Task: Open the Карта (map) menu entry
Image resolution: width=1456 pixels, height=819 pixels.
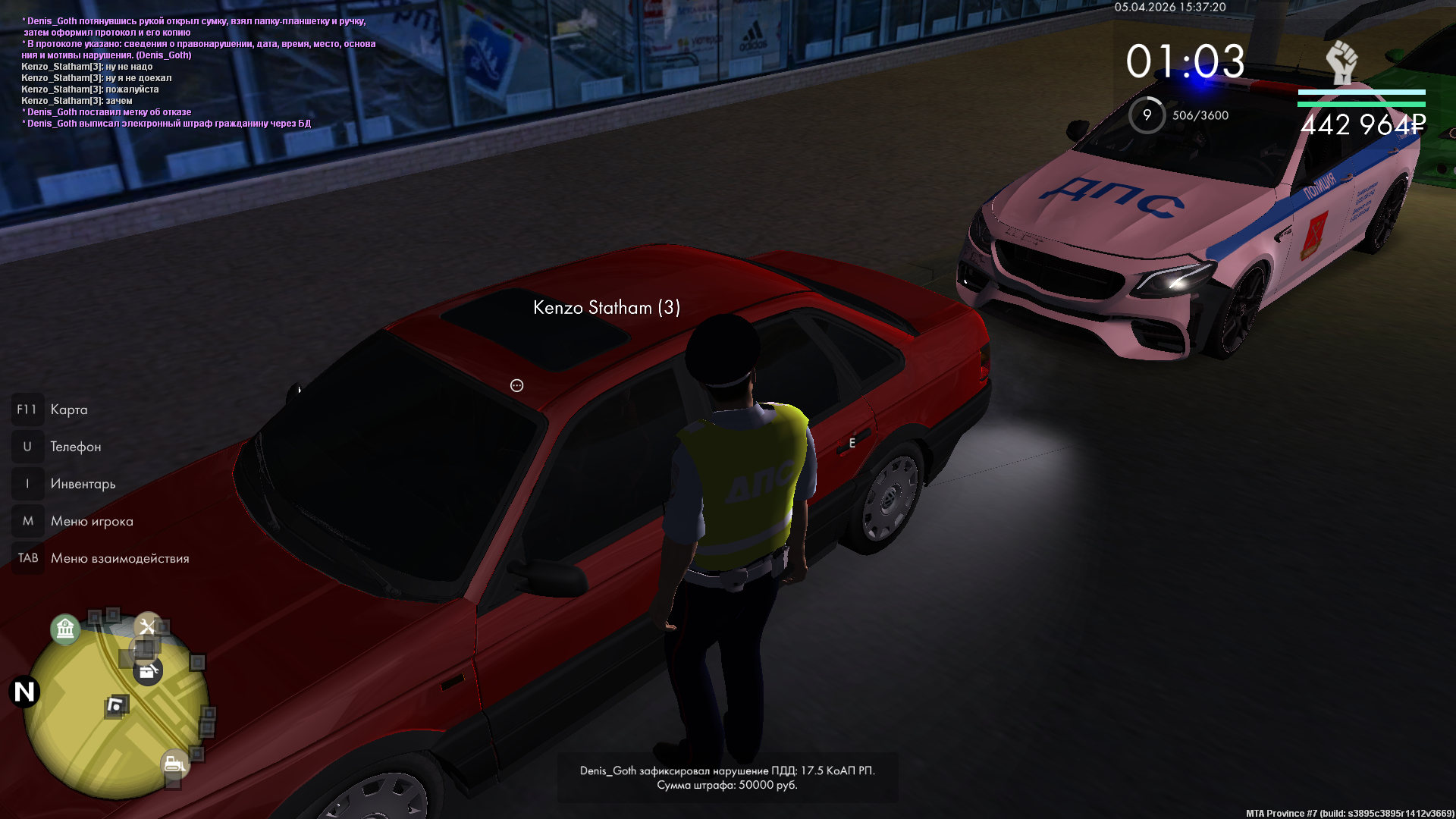Action: click(68, 409)
